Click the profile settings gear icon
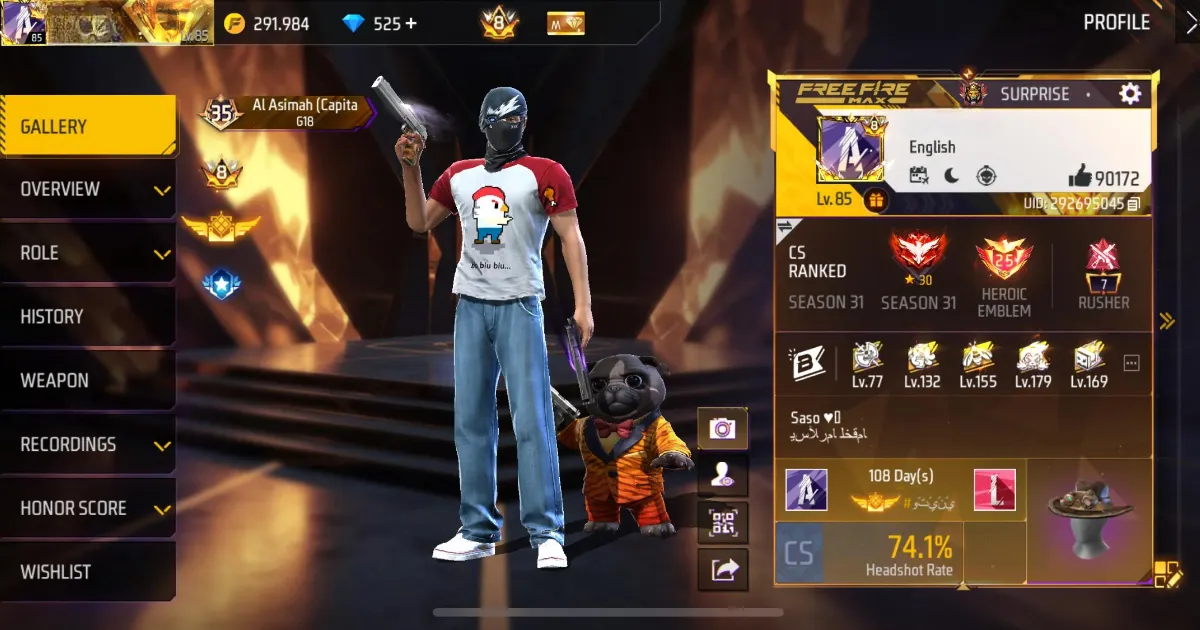 [1130, 94]
